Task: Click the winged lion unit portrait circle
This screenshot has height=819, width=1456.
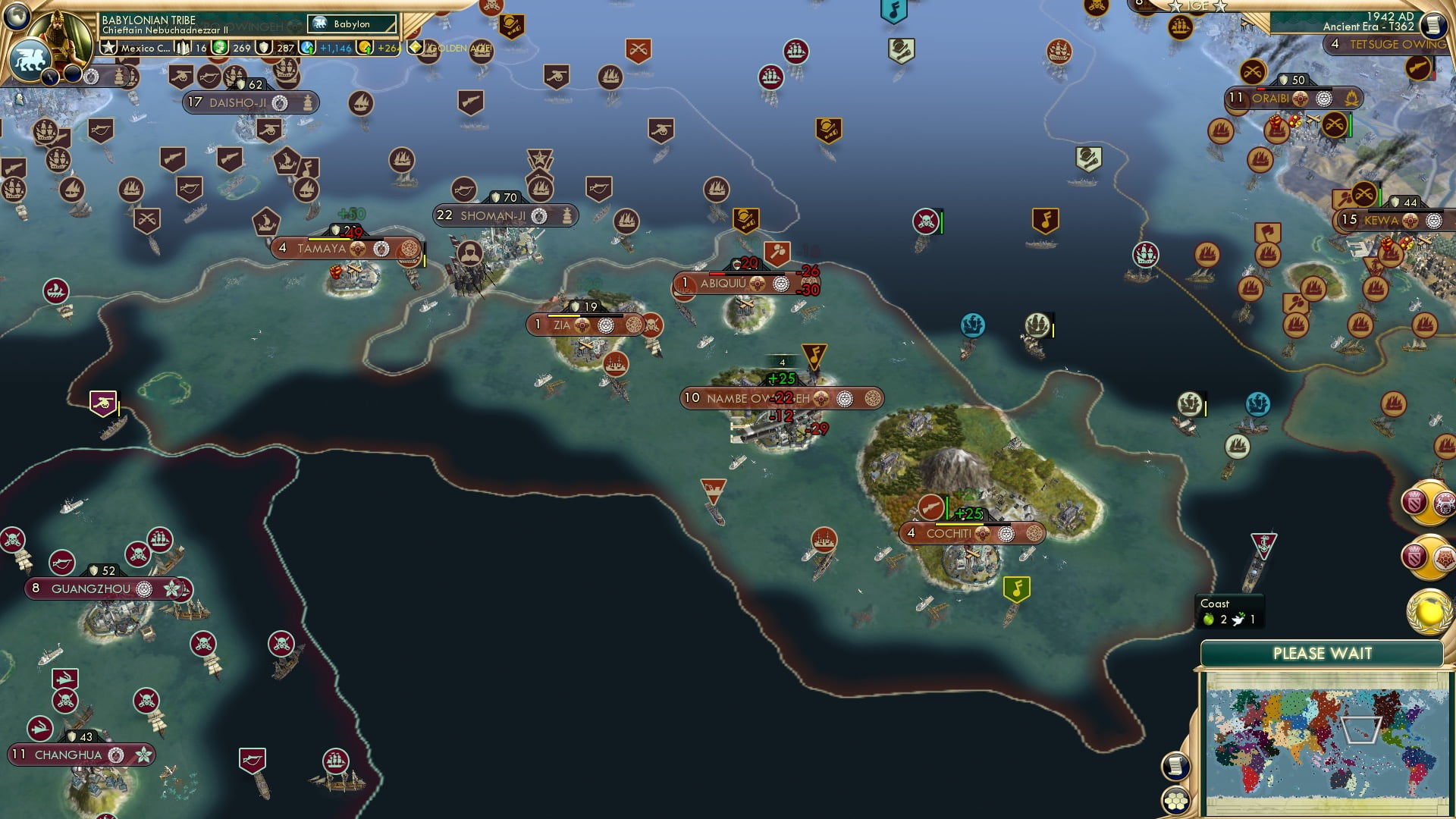Action: (32, 59)
